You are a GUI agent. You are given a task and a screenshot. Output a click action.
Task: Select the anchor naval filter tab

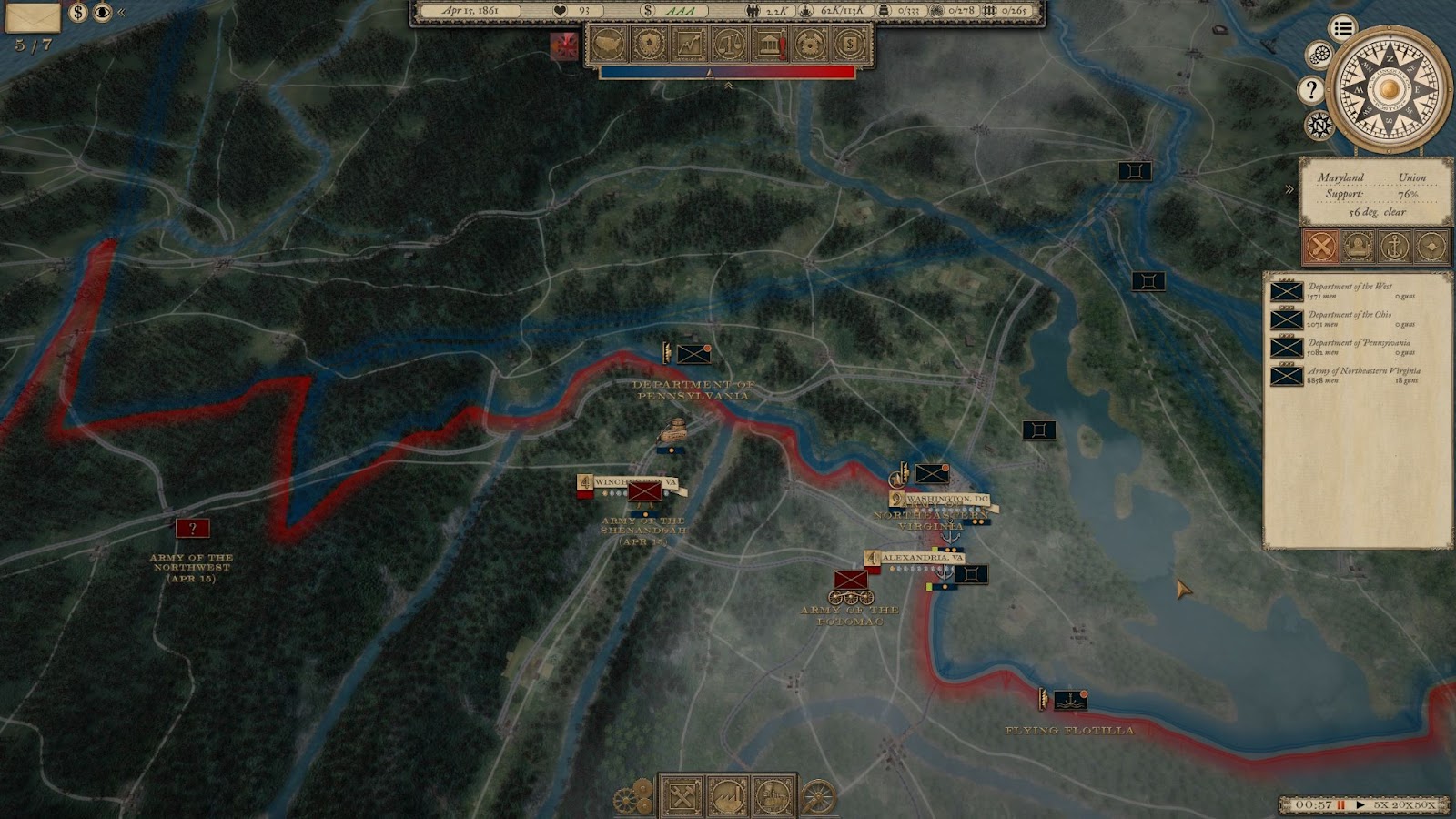(1393, 246)
